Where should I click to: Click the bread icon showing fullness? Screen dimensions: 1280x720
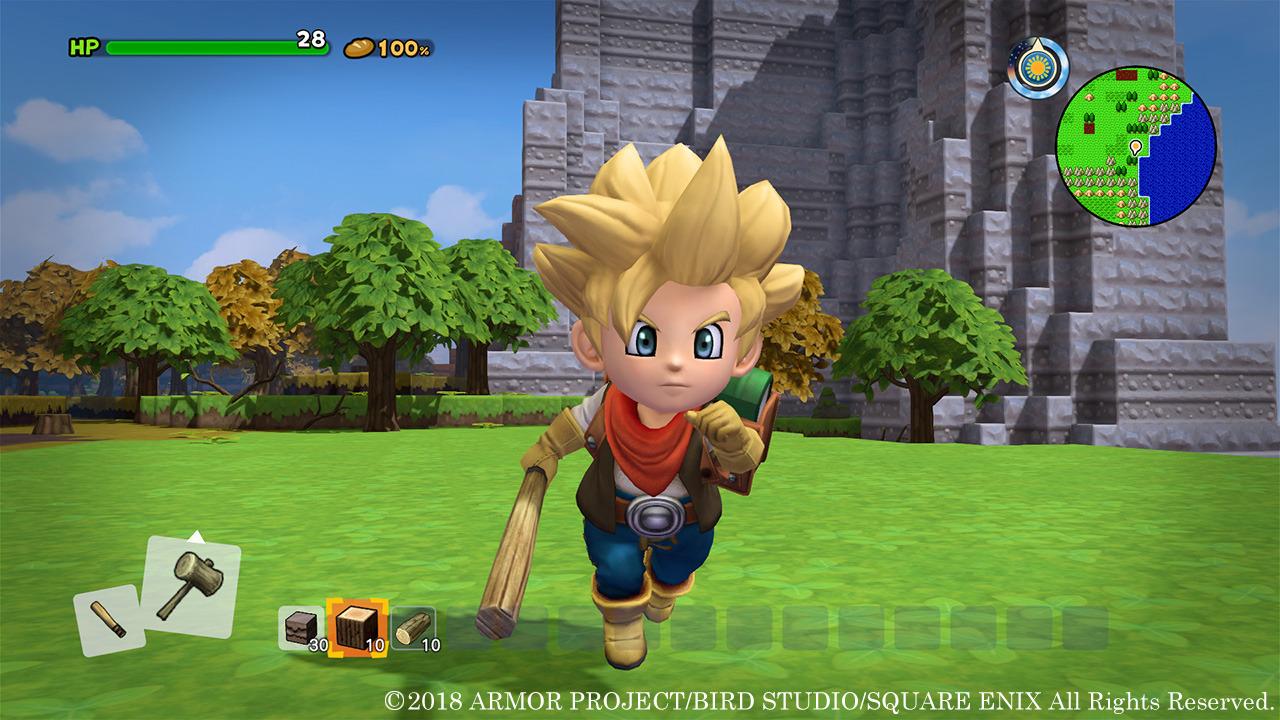click(358, 46)
